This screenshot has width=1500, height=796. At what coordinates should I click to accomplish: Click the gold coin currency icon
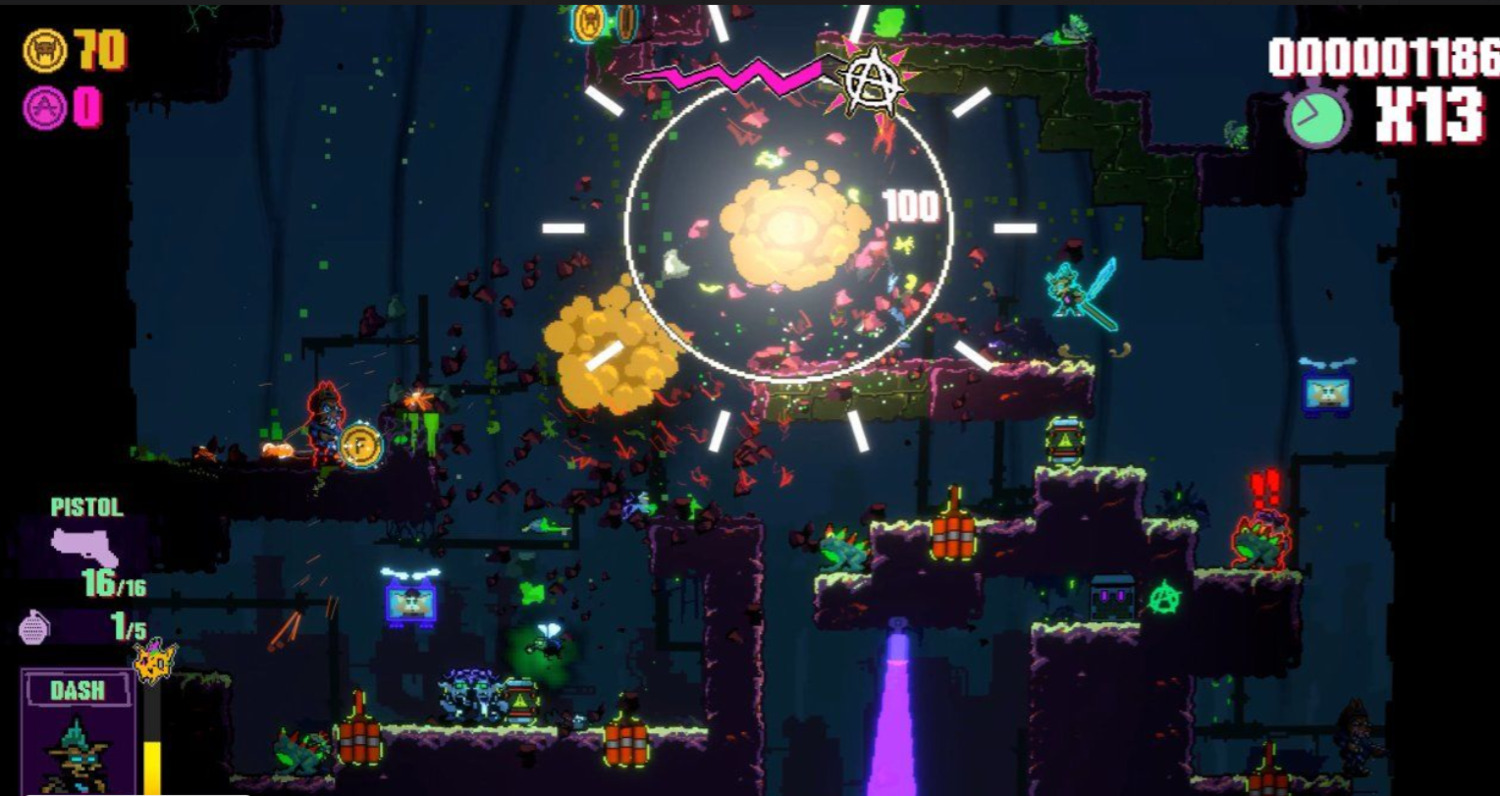(45, 51)
